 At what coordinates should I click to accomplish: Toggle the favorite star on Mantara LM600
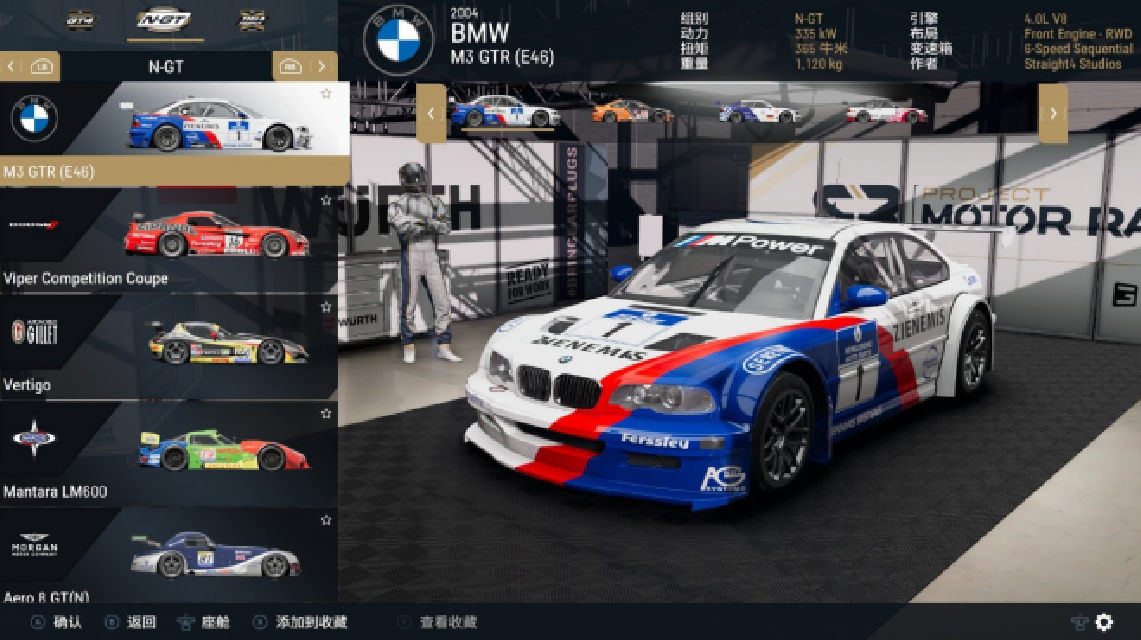pyautogui.click(x=326, y=413)
